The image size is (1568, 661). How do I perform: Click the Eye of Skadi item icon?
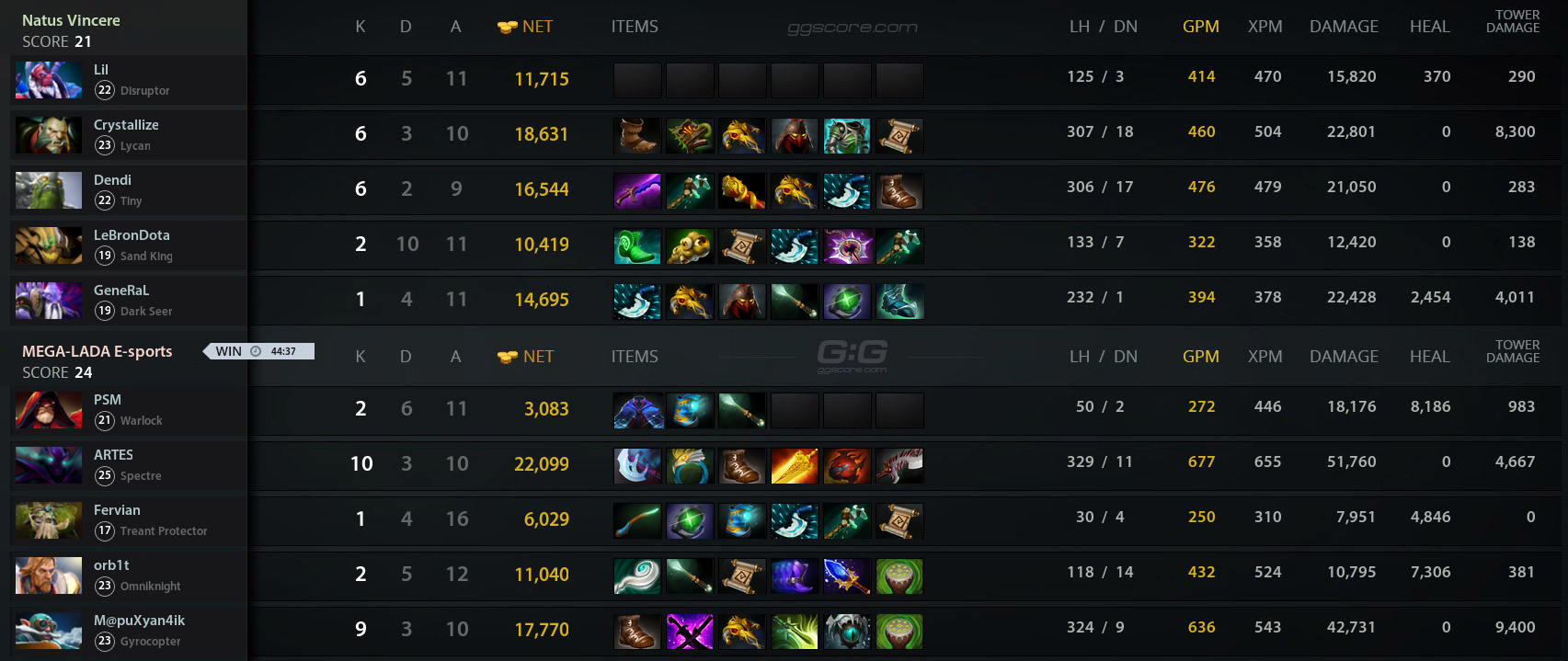(847, 632)
